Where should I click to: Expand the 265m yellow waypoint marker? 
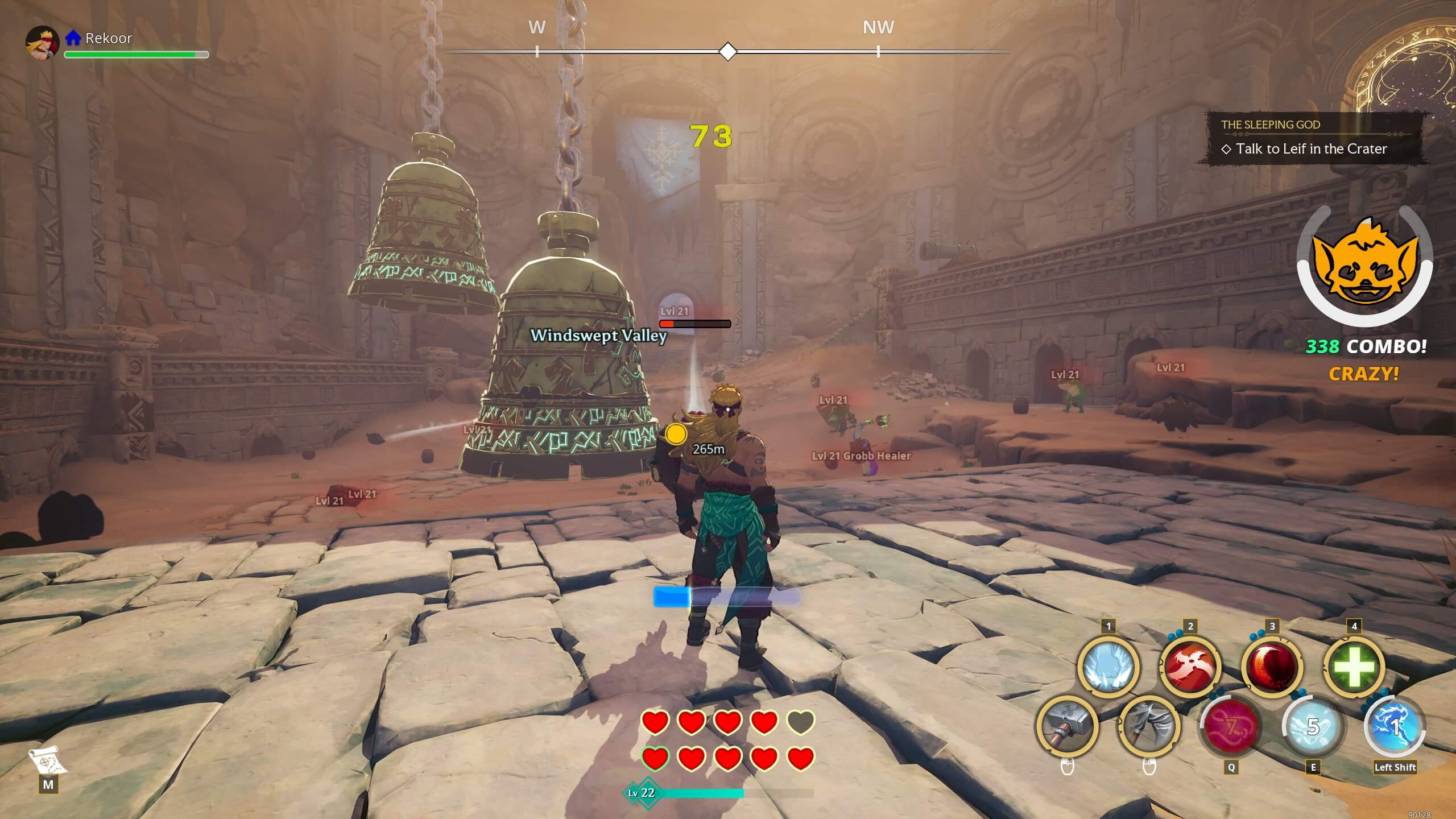[x=676, y=435]
